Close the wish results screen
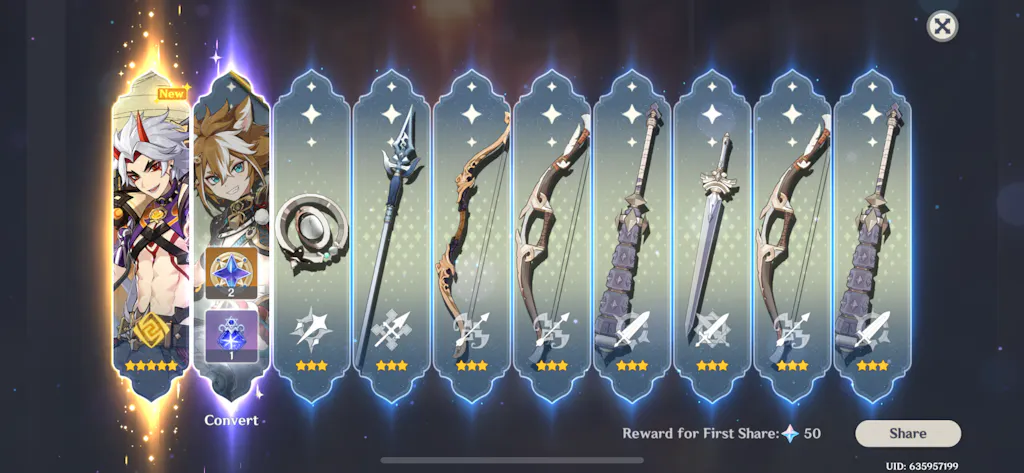Viewport: 1024px width, 473px height. 941,26
